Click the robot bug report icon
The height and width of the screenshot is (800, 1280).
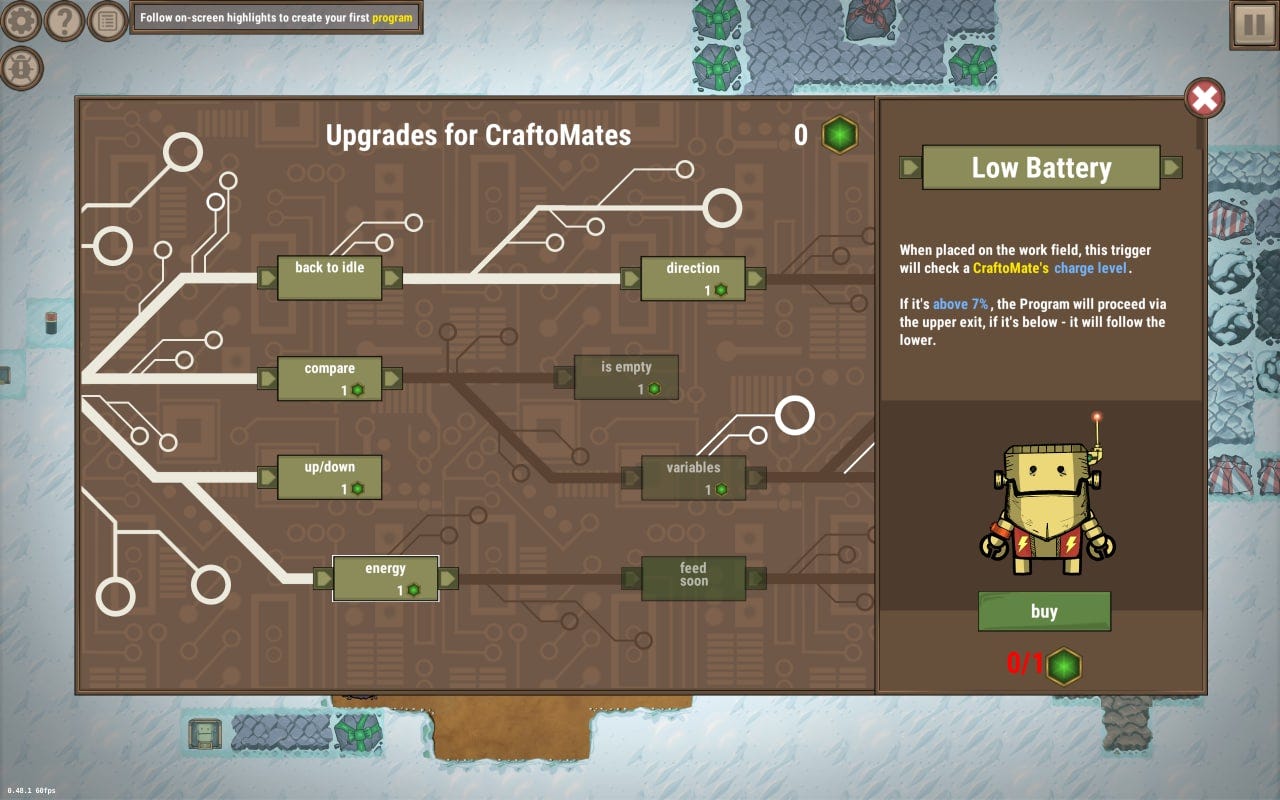click(x=20, y=66)
